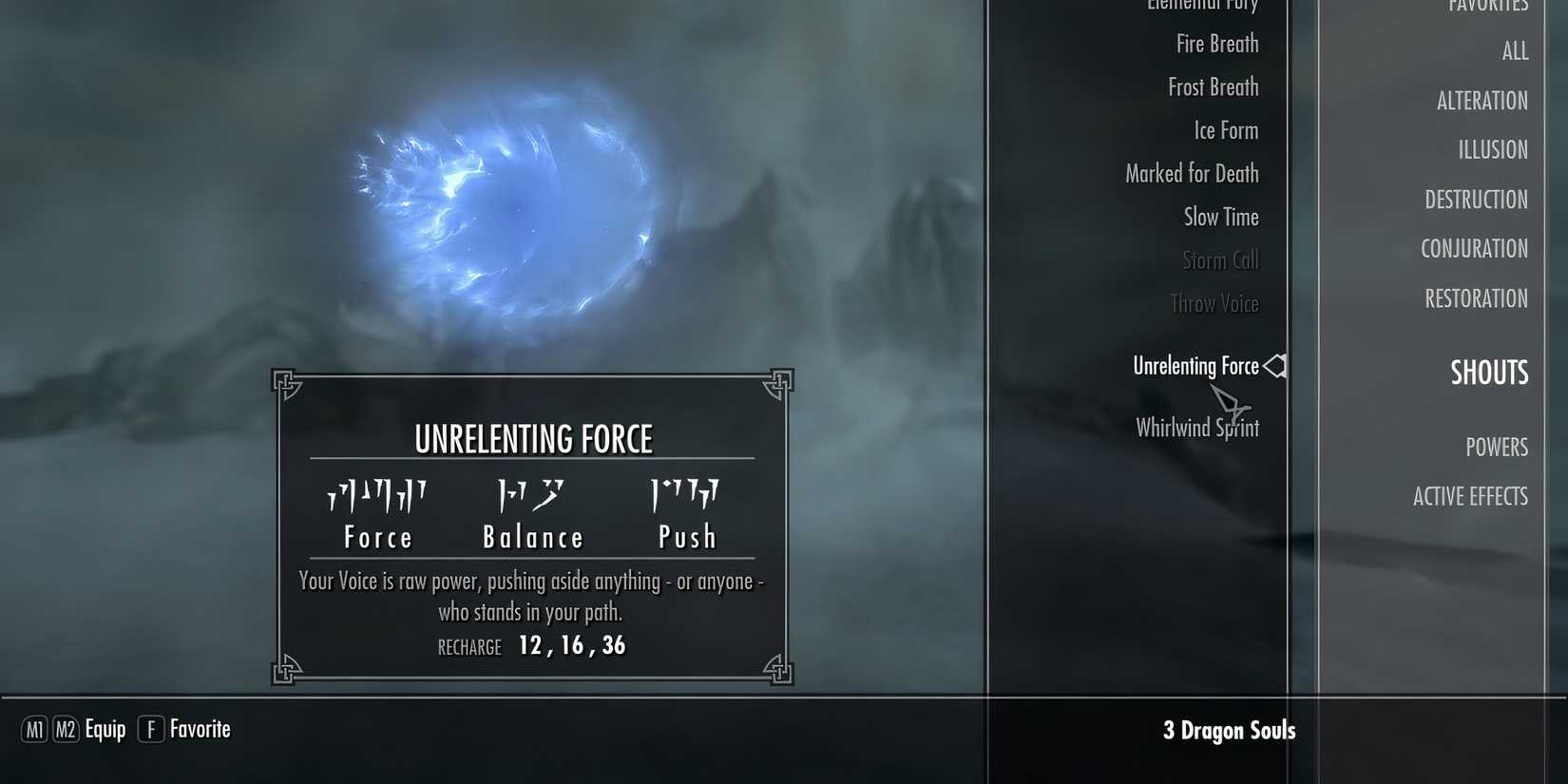The height and width of the screenshot is (784, 1568).
Task: Click the arrow marker beside Unrelenting Force
Action: point(1276,366)
